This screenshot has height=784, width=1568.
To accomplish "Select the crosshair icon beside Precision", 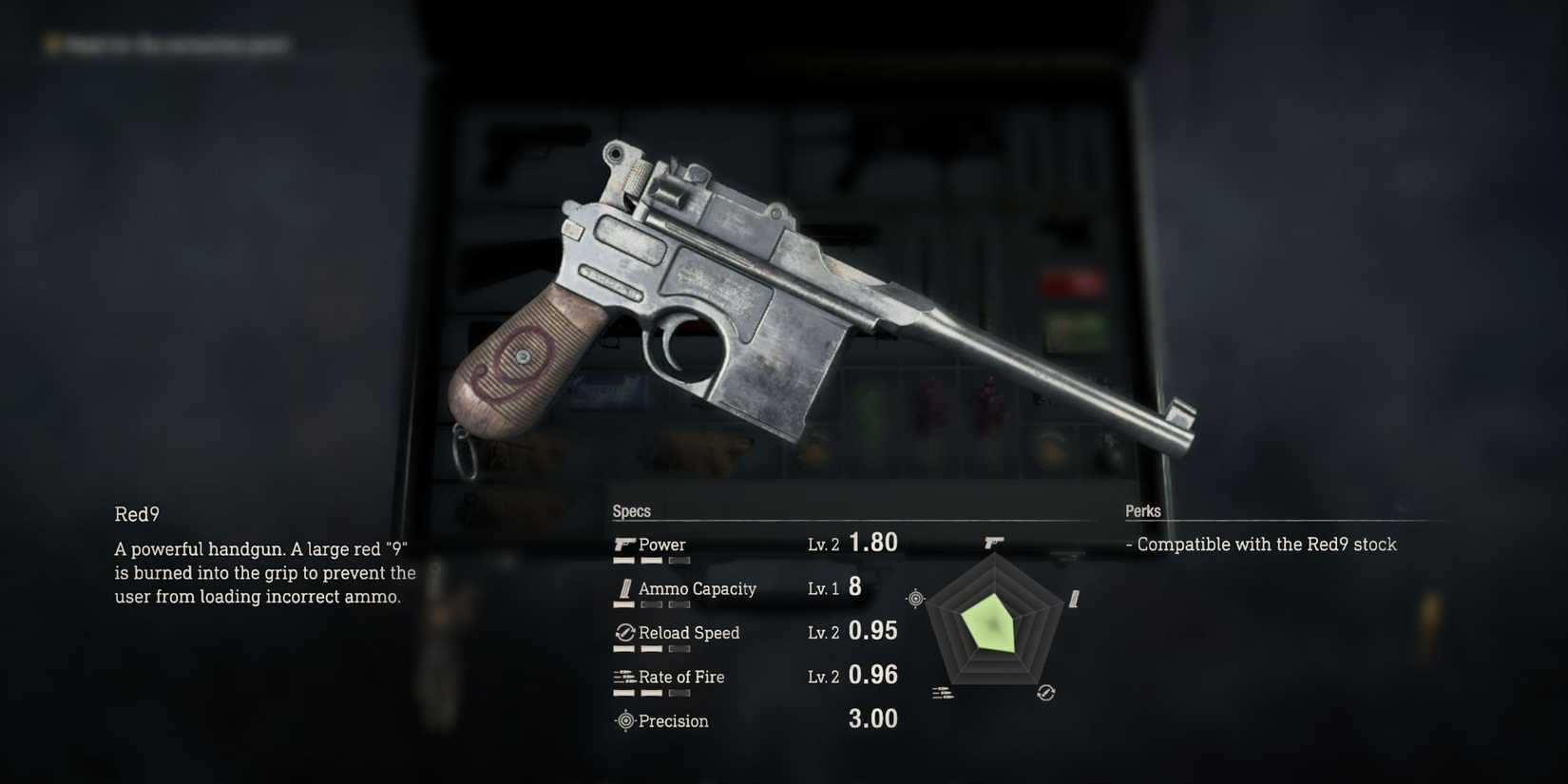I will 624,720.
